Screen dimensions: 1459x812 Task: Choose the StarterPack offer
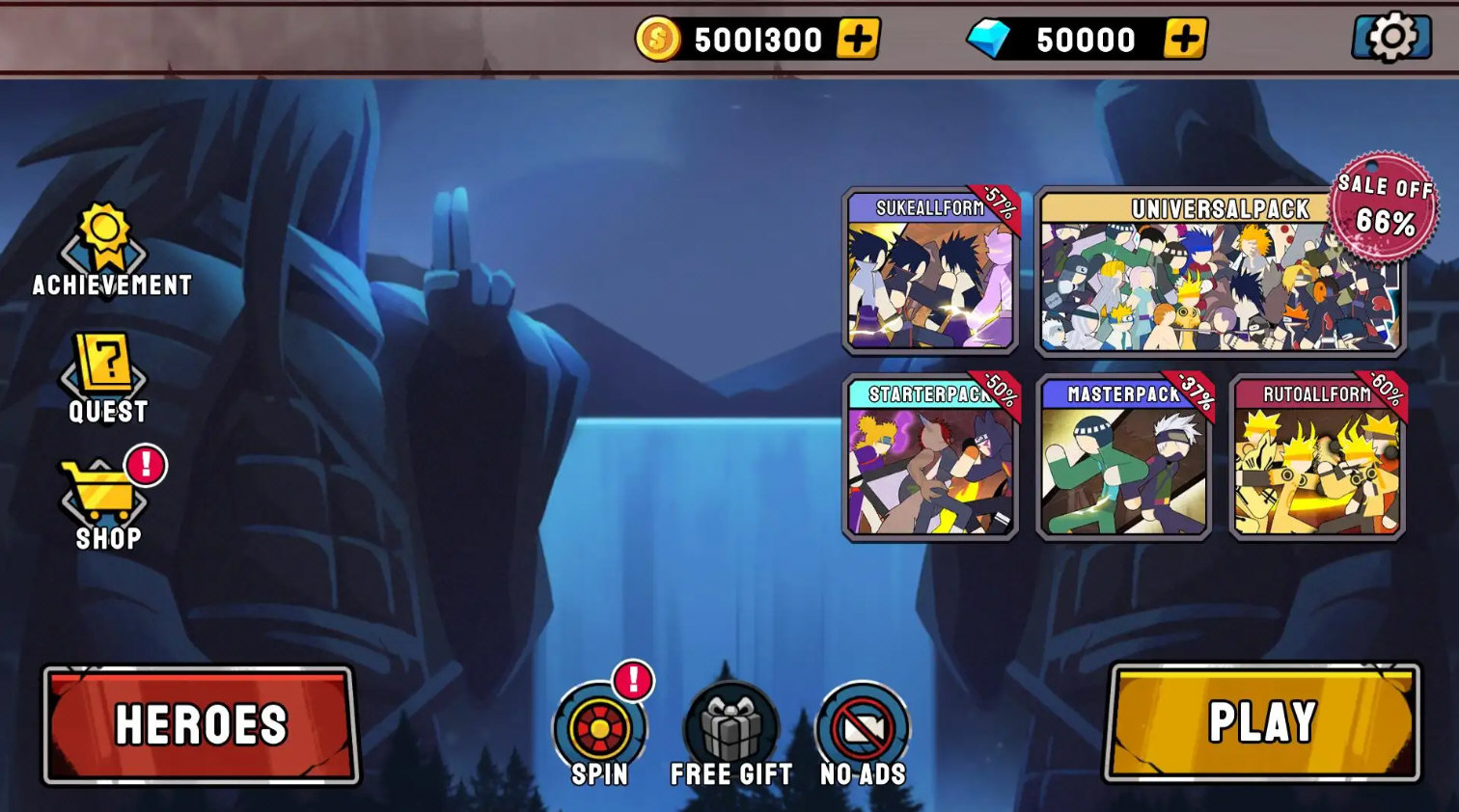(x=931, y=458)
